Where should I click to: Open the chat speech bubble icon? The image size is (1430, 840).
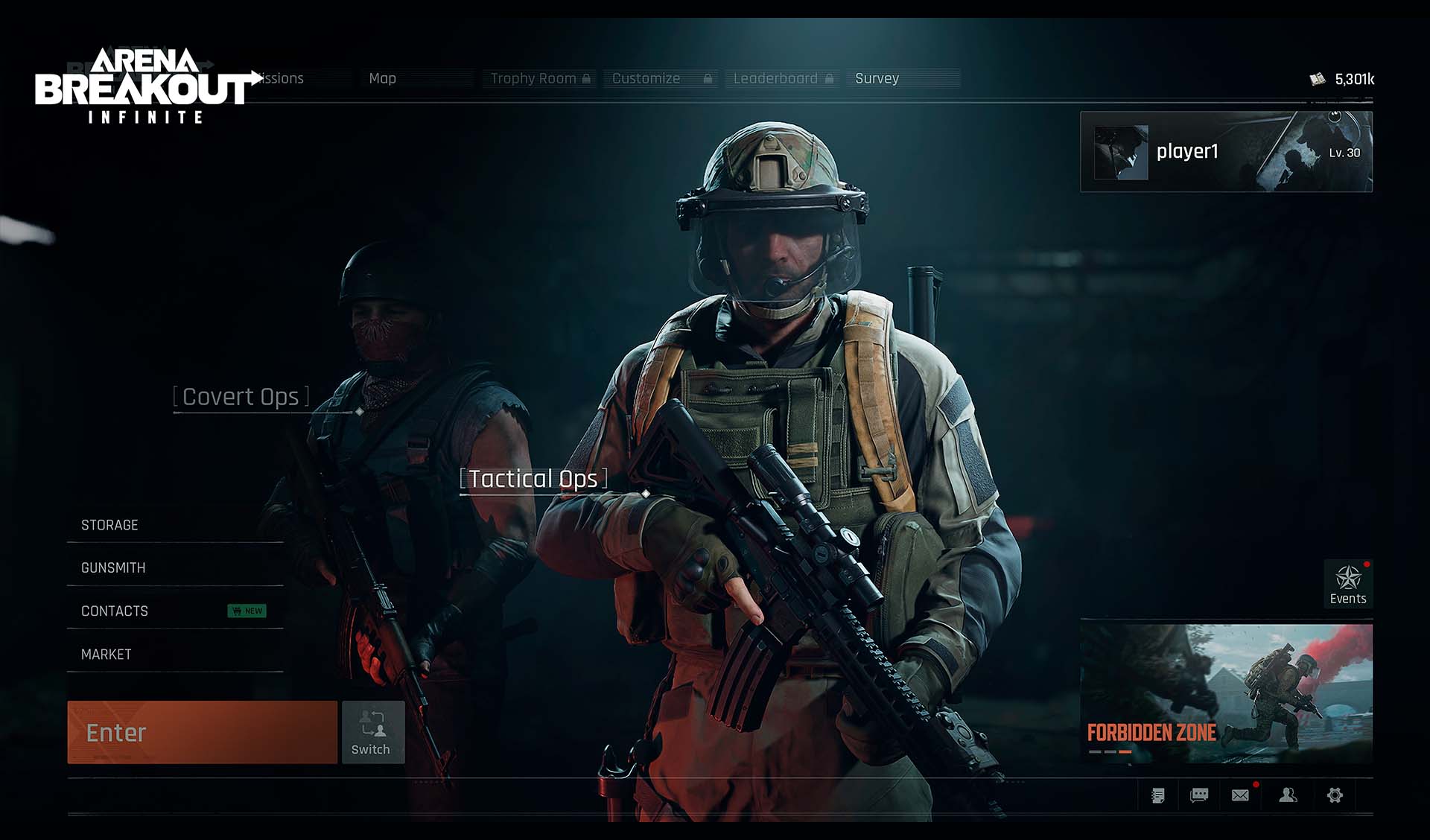(x=1199, y=795)
